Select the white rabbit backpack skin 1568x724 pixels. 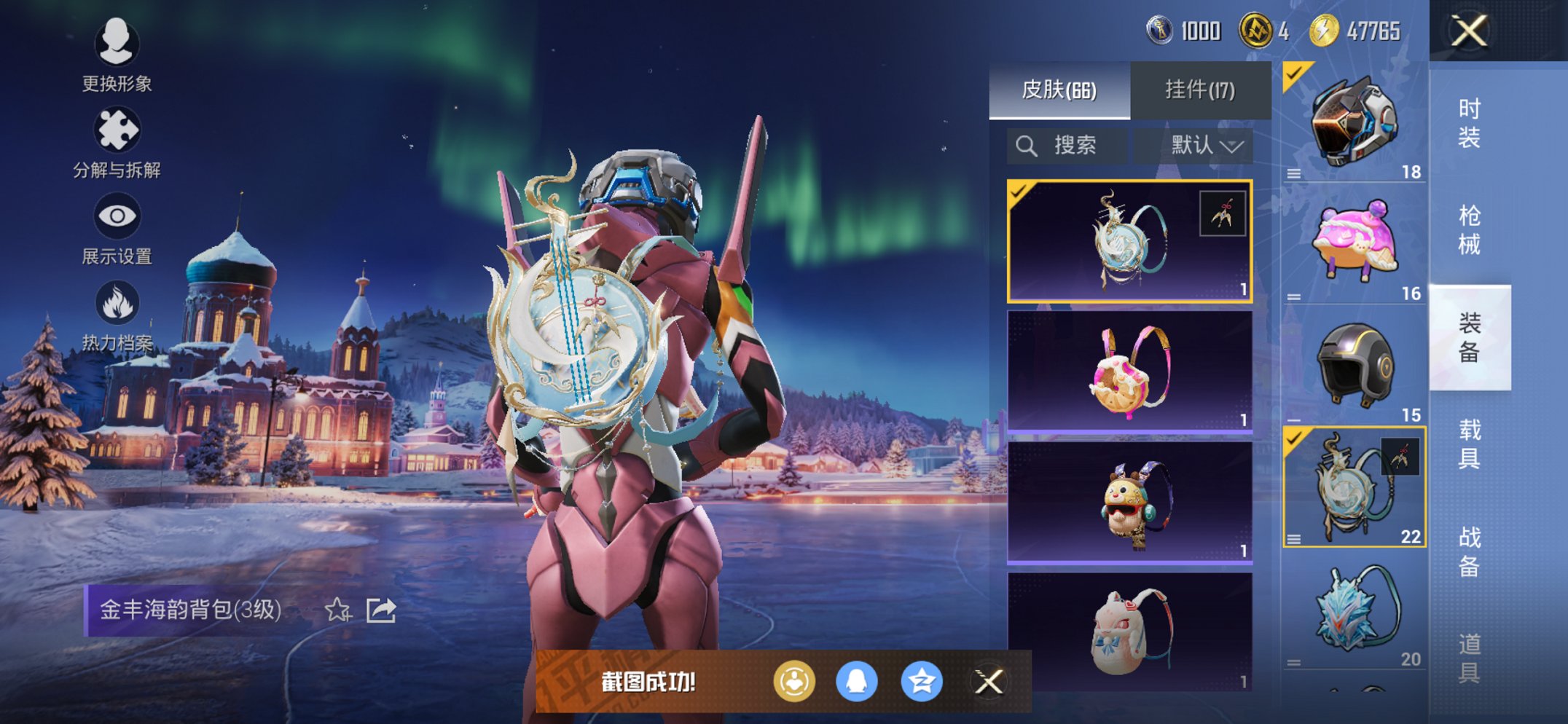click(1129, 631)
